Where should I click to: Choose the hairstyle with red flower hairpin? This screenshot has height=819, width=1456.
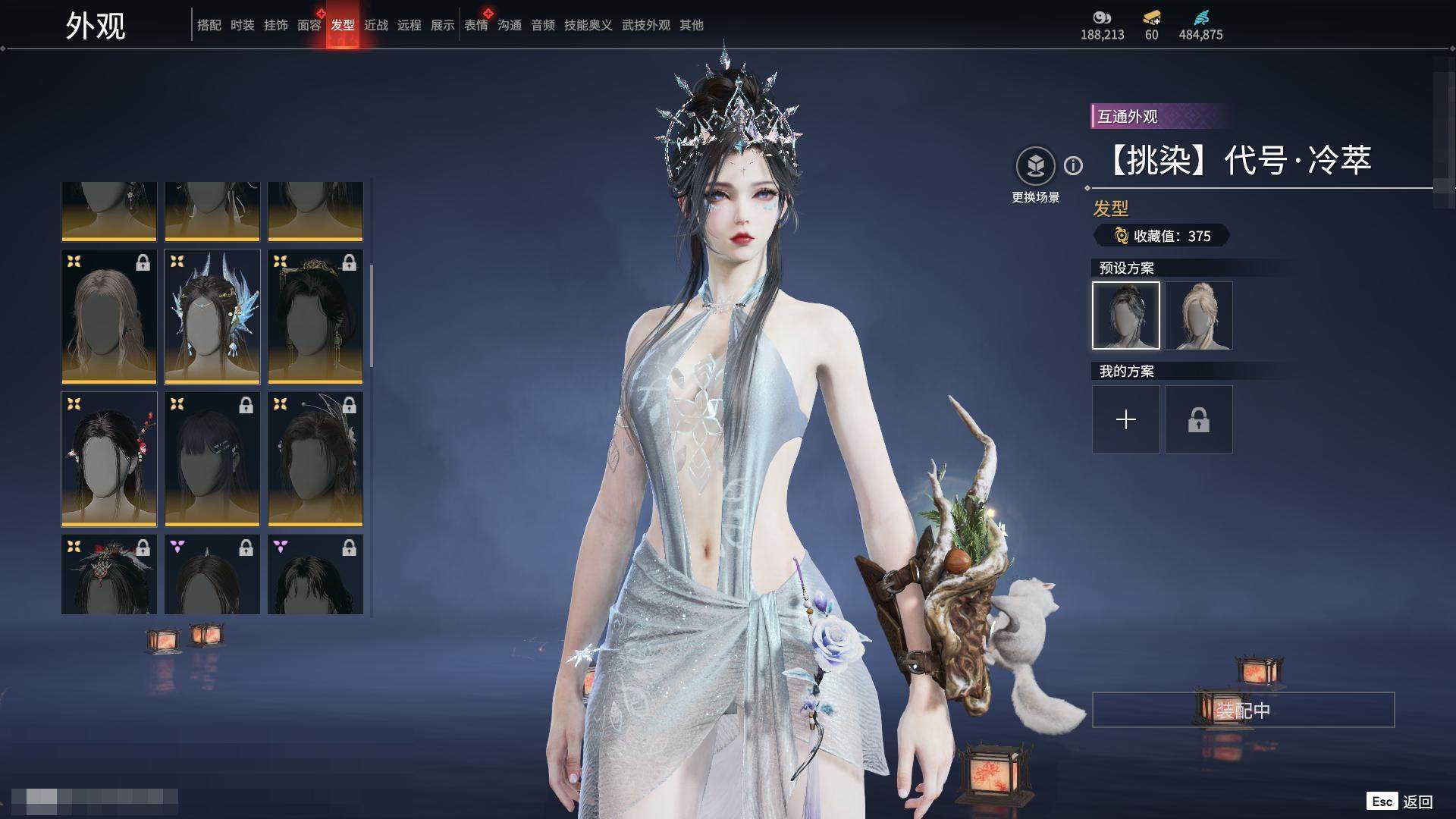(109, 460)
